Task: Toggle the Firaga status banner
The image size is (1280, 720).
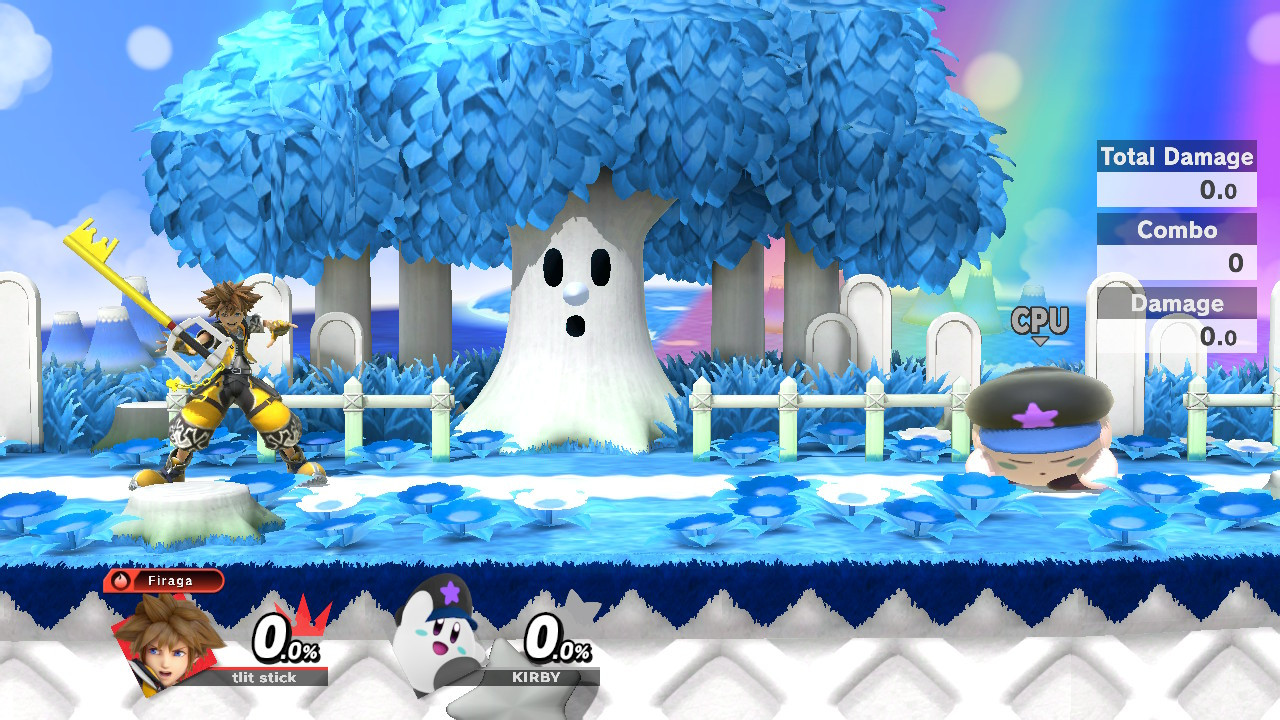Action: tap(170, 580)
